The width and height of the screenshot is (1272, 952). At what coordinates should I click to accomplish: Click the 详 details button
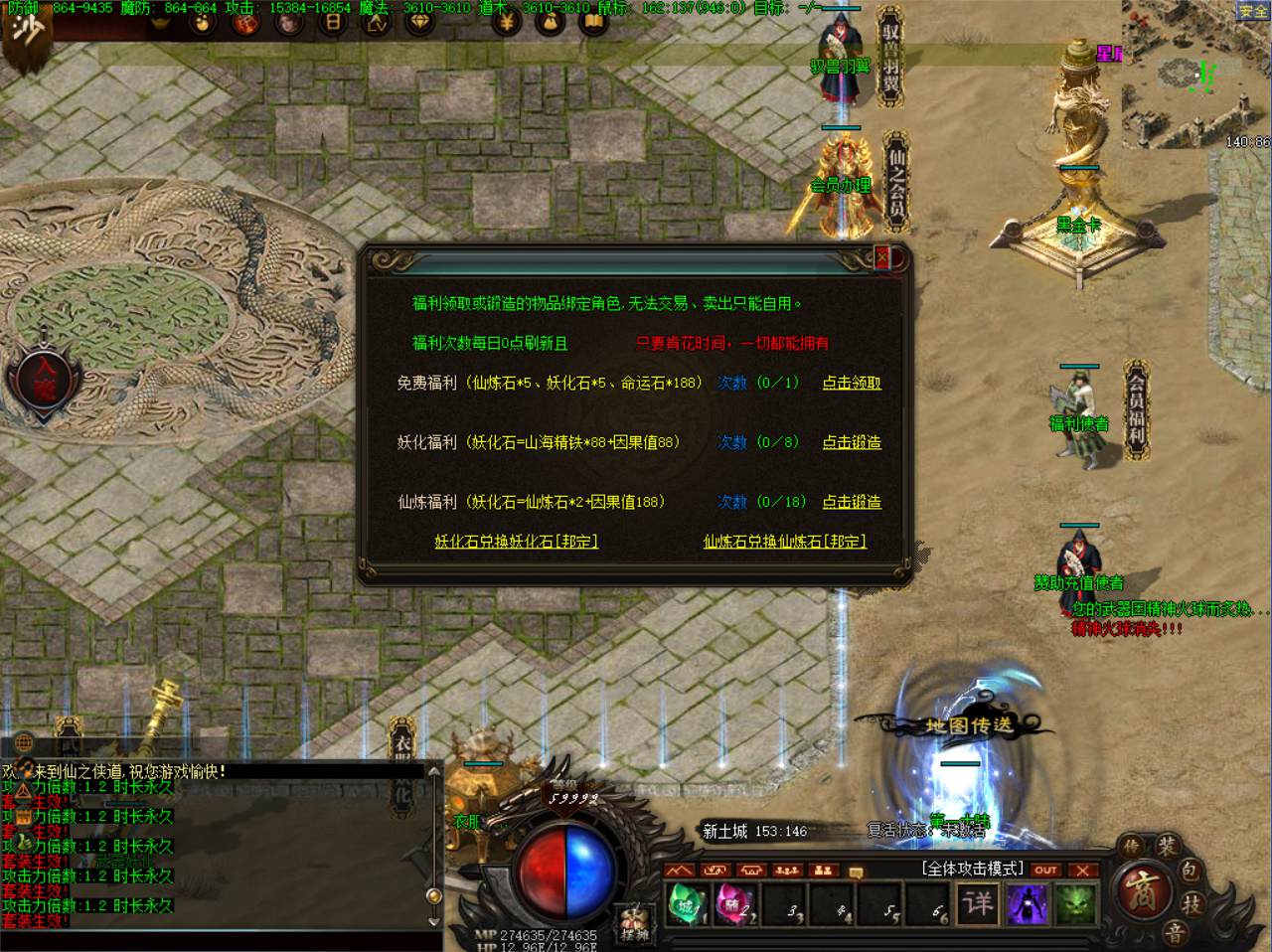click(978, 903)
